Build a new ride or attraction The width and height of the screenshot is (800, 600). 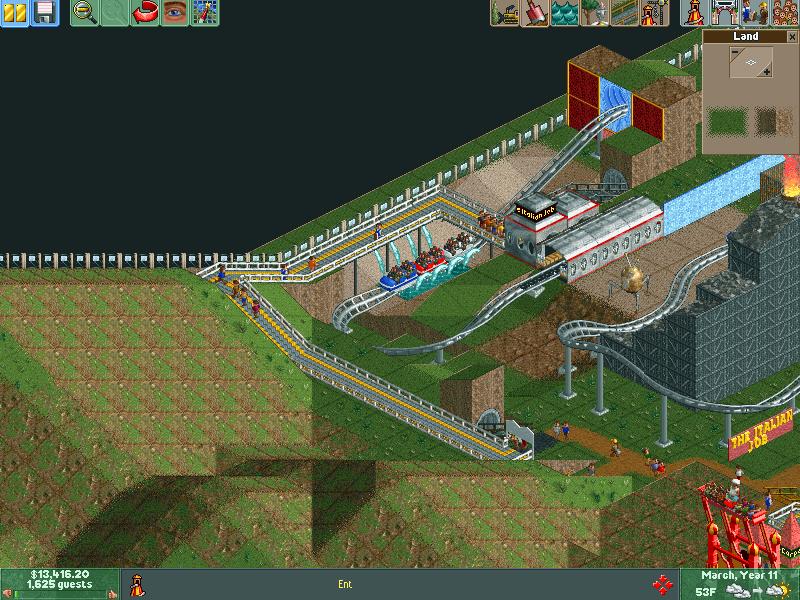click(x=655, y=13)
